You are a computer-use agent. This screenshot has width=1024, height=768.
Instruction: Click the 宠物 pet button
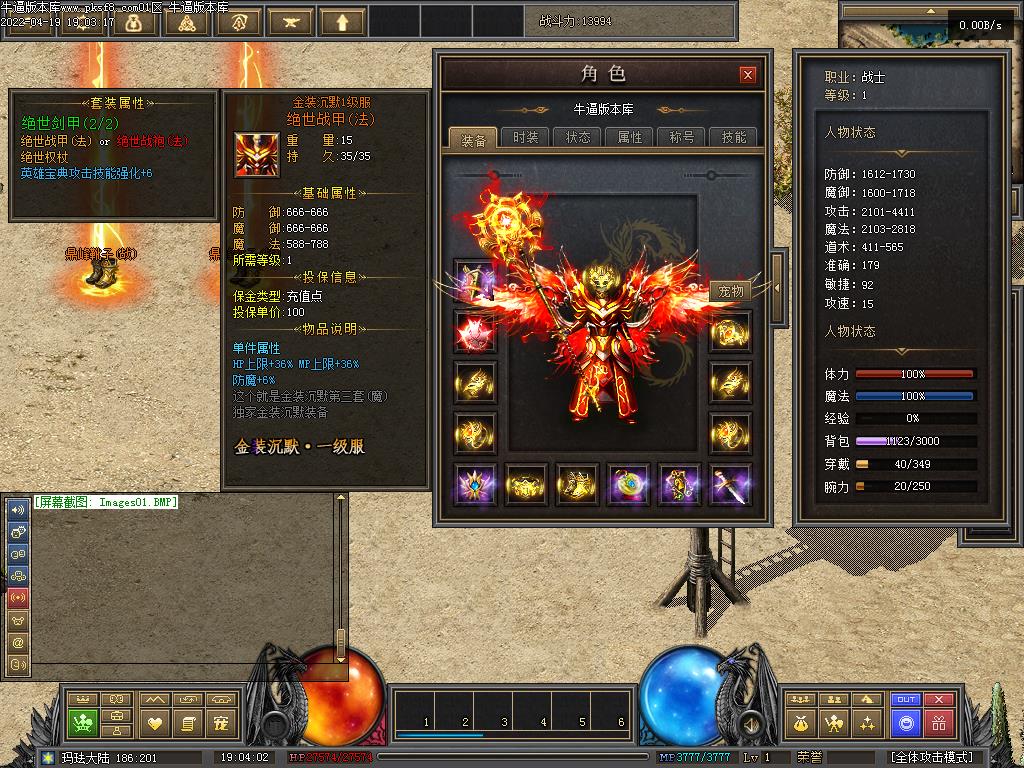tap(731, 291)
